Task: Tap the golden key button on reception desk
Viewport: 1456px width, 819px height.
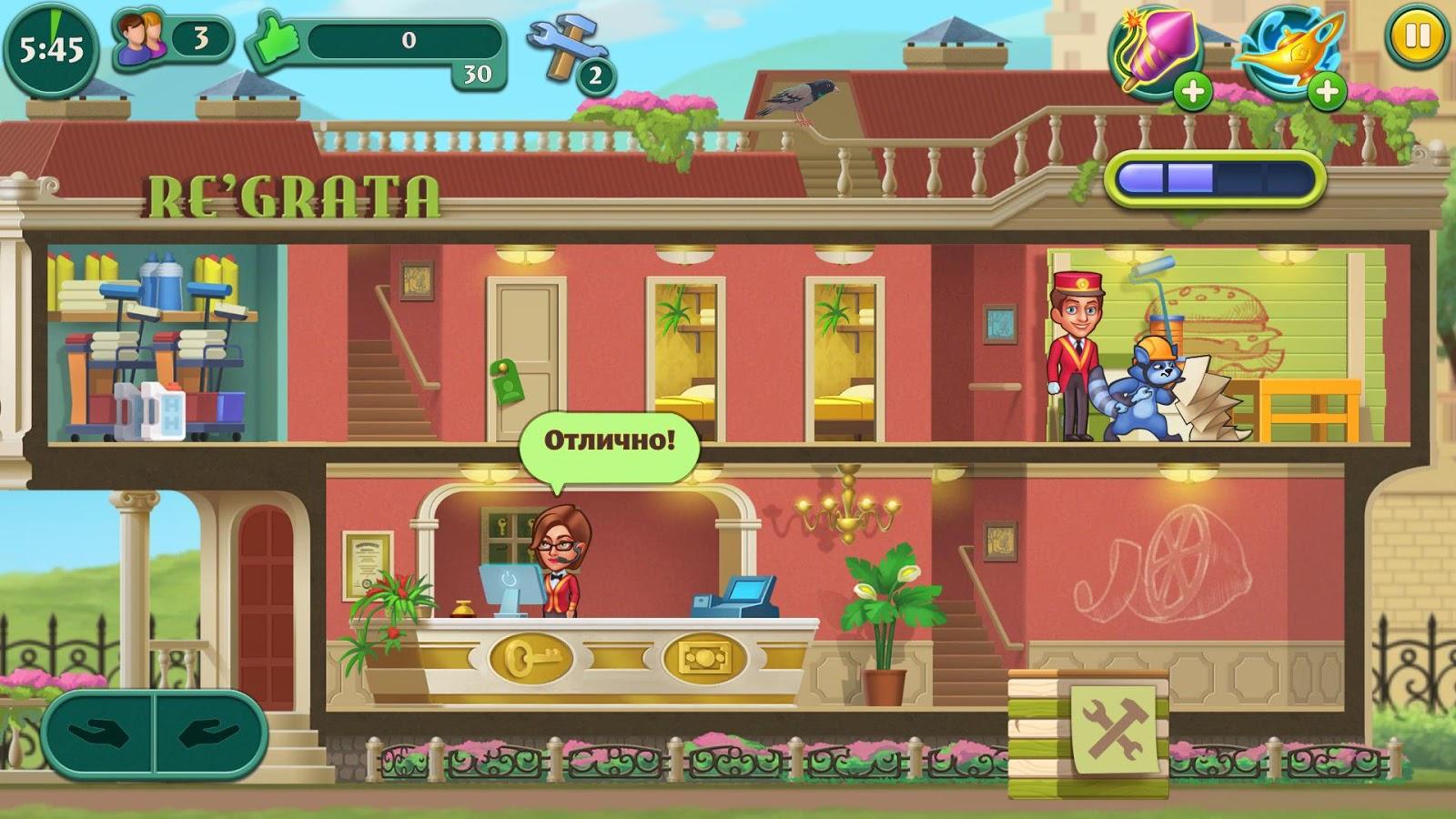Action: (x=531, y=657)
